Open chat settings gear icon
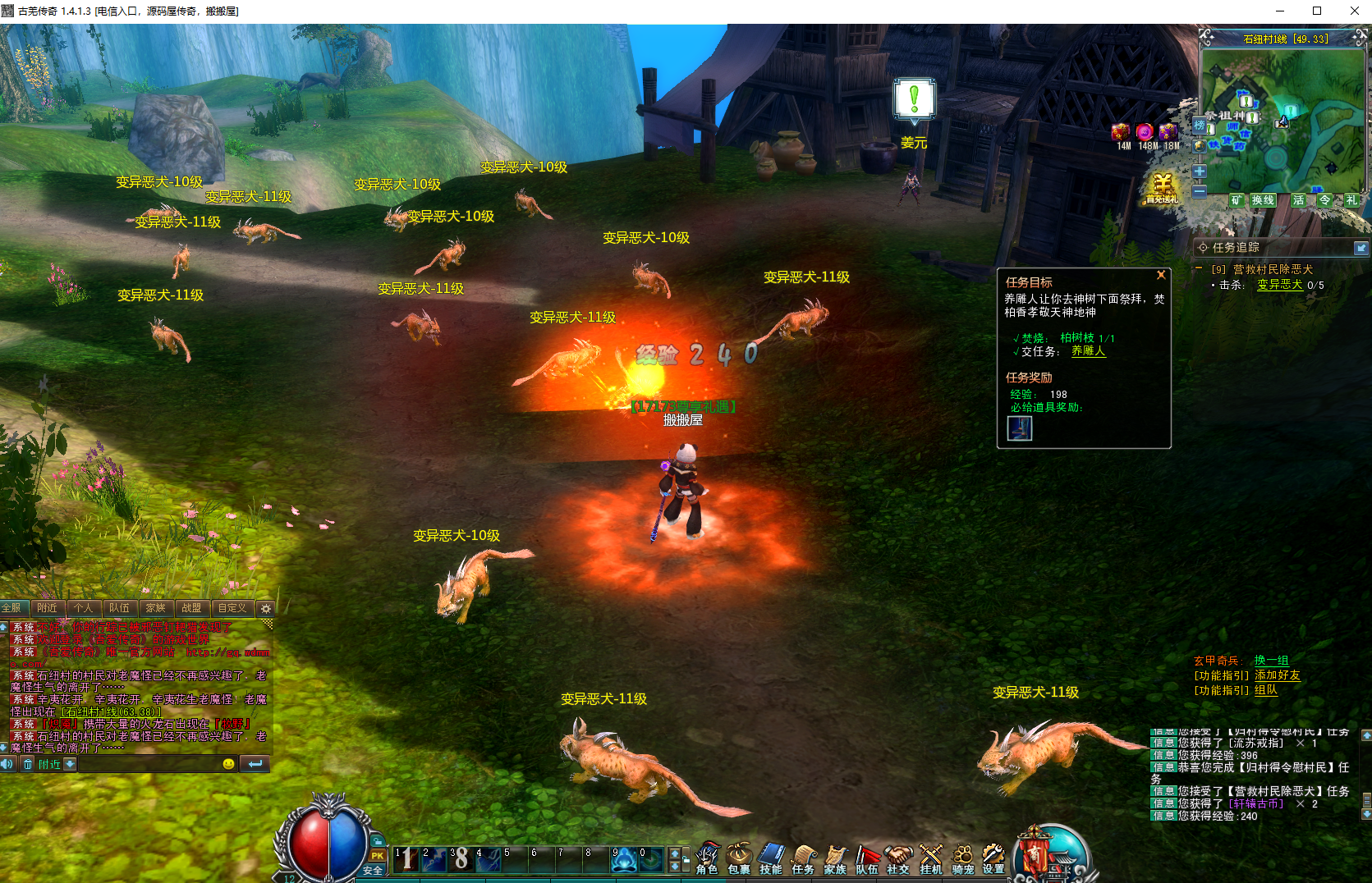This screenshot has height=883, width=1372. (x=265, y=609)
